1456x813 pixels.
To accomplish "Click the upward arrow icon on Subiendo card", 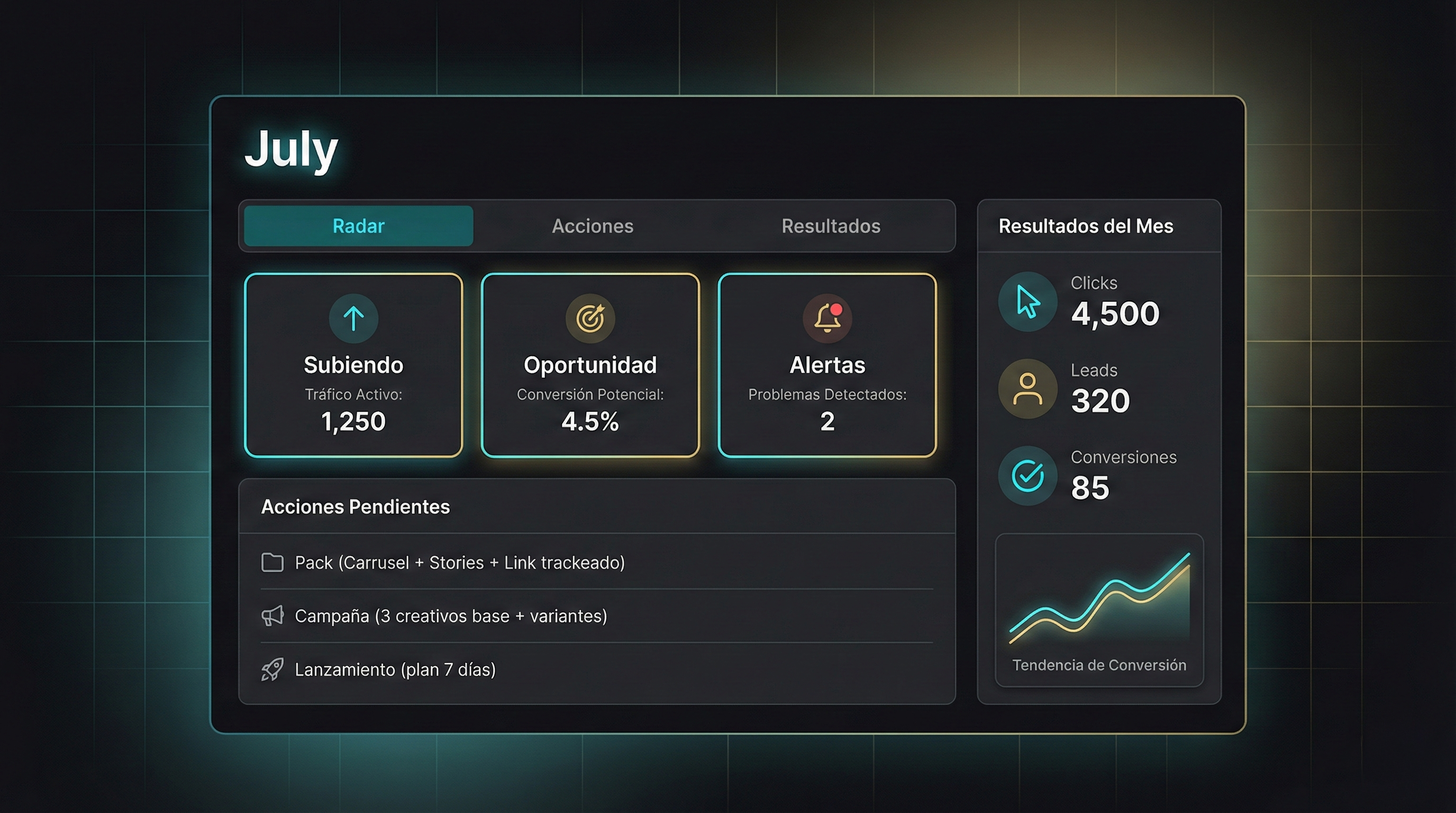I will click(353, 318).
